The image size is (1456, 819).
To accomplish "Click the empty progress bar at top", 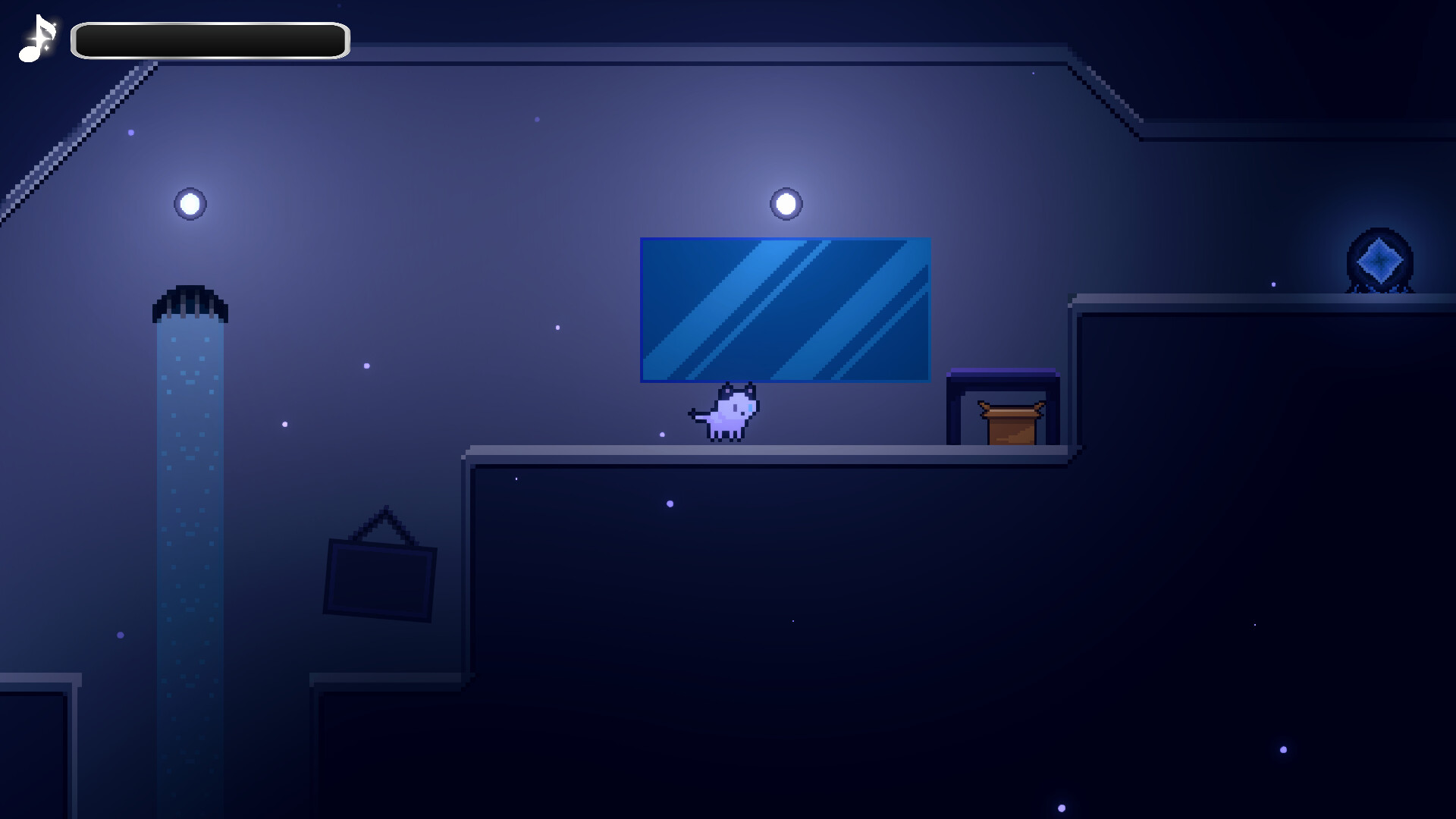I will (x=209, y=39).
